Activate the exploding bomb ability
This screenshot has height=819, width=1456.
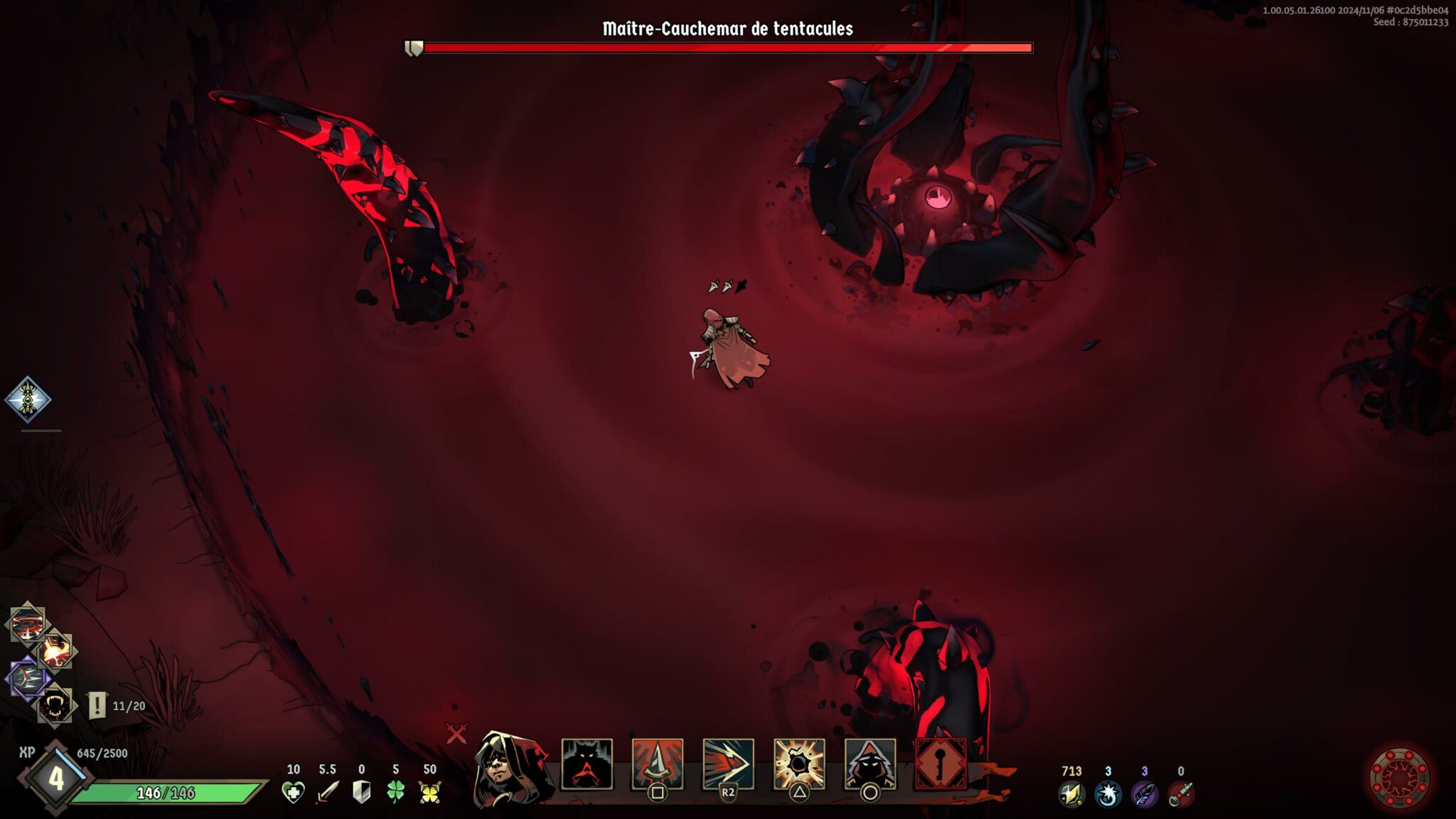(x=799, y=764)
